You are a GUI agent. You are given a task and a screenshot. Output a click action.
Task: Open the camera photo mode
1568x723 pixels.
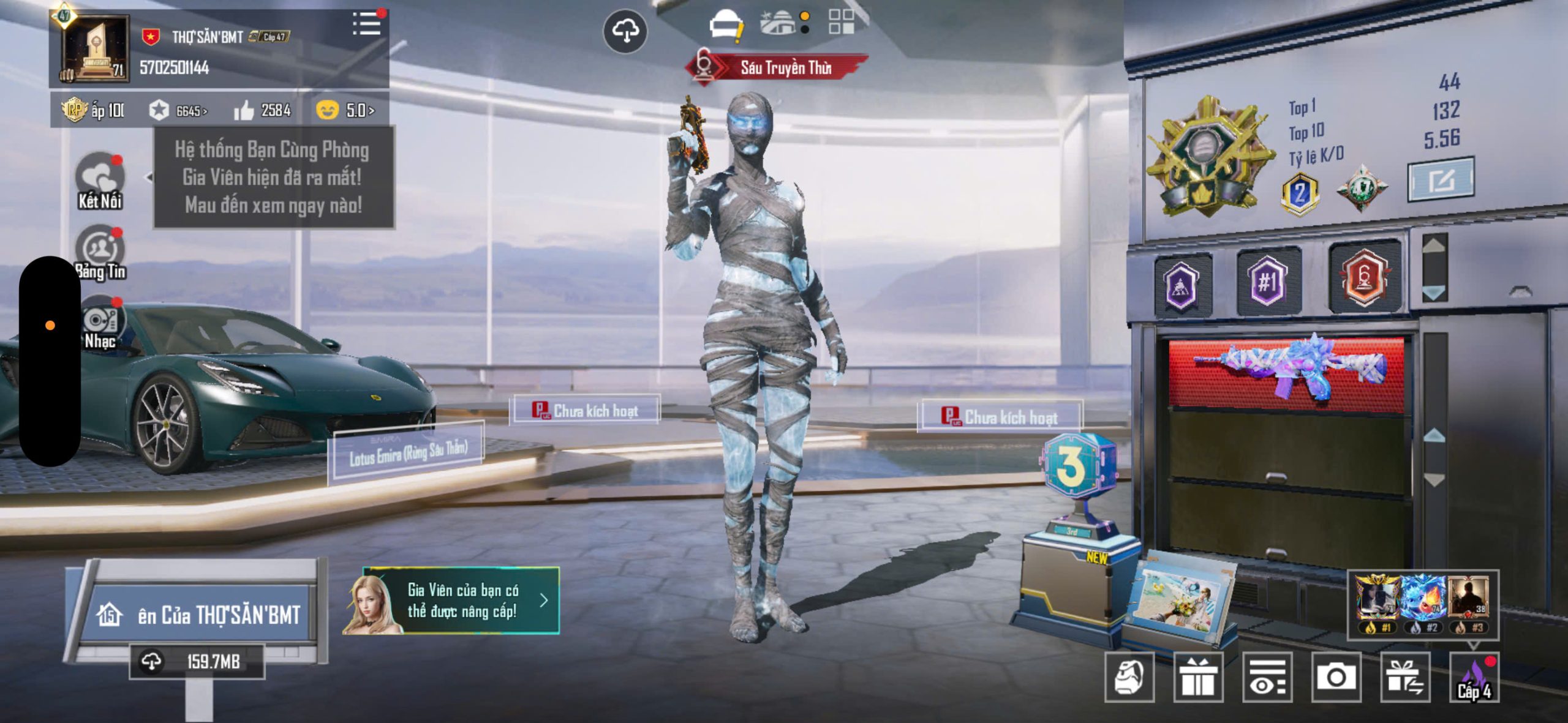coord(1335,677)
